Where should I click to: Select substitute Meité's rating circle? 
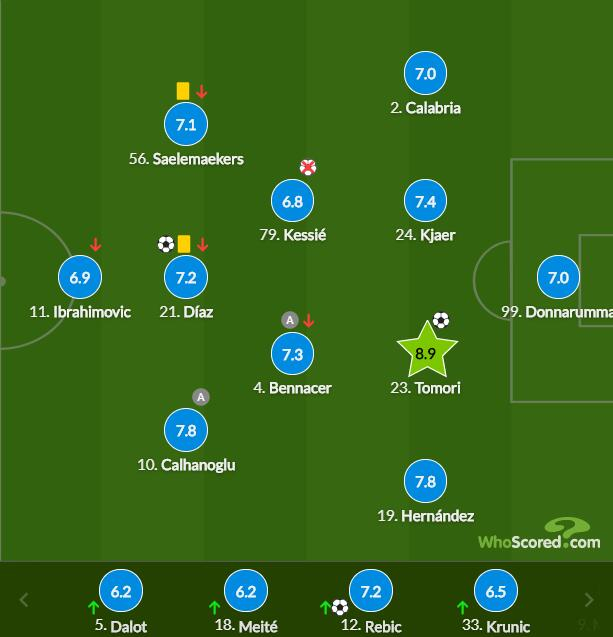[246, 592]
